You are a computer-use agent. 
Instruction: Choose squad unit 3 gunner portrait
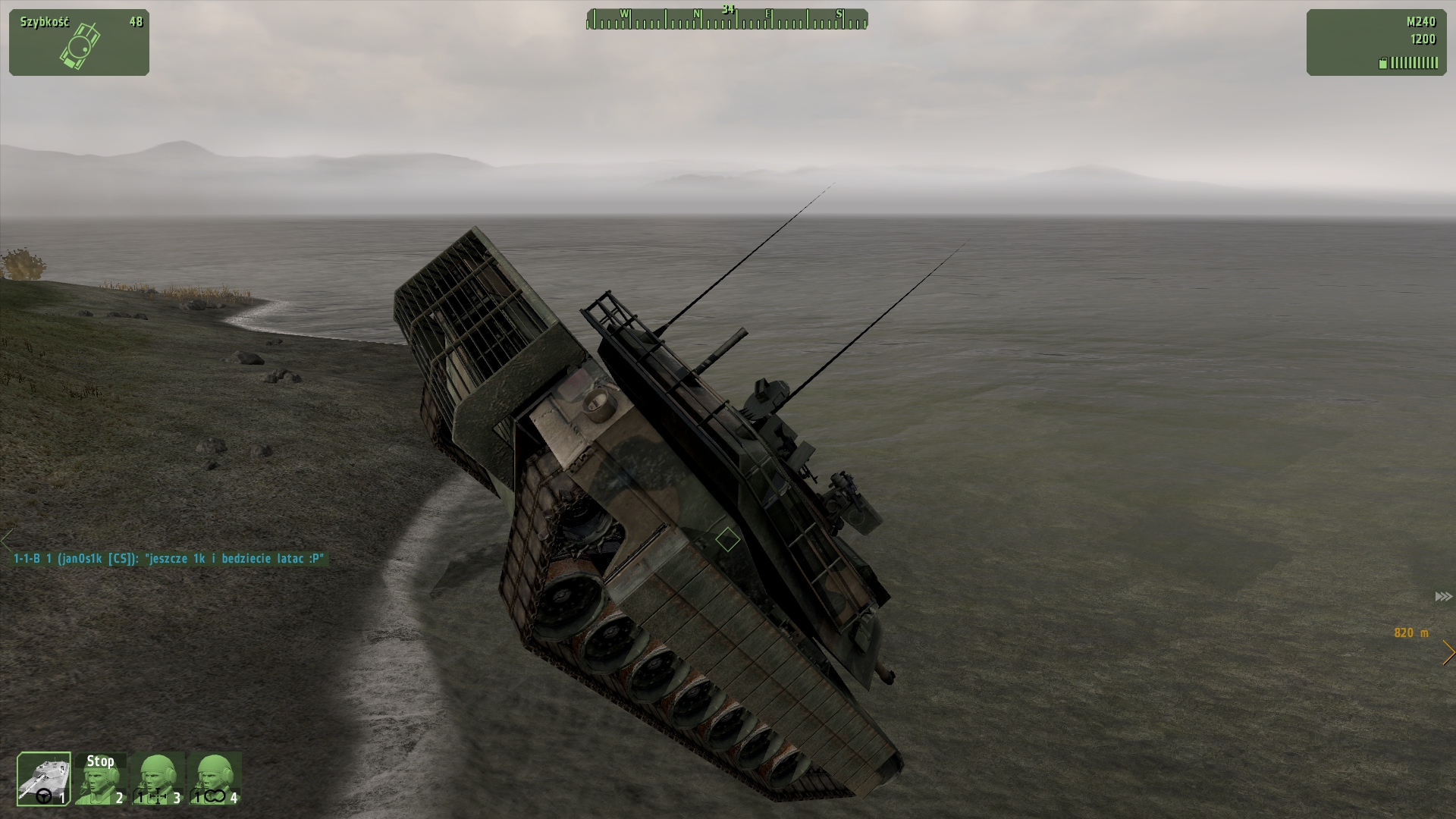coord(158,778)
